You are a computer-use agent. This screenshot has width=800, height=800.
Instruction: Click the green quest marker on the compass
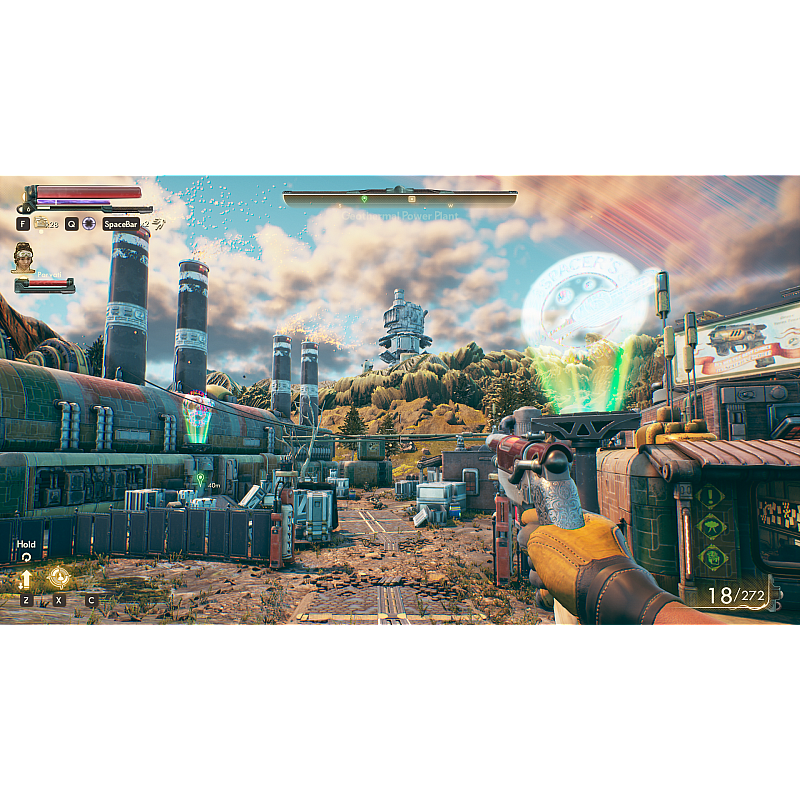(364, 198)
